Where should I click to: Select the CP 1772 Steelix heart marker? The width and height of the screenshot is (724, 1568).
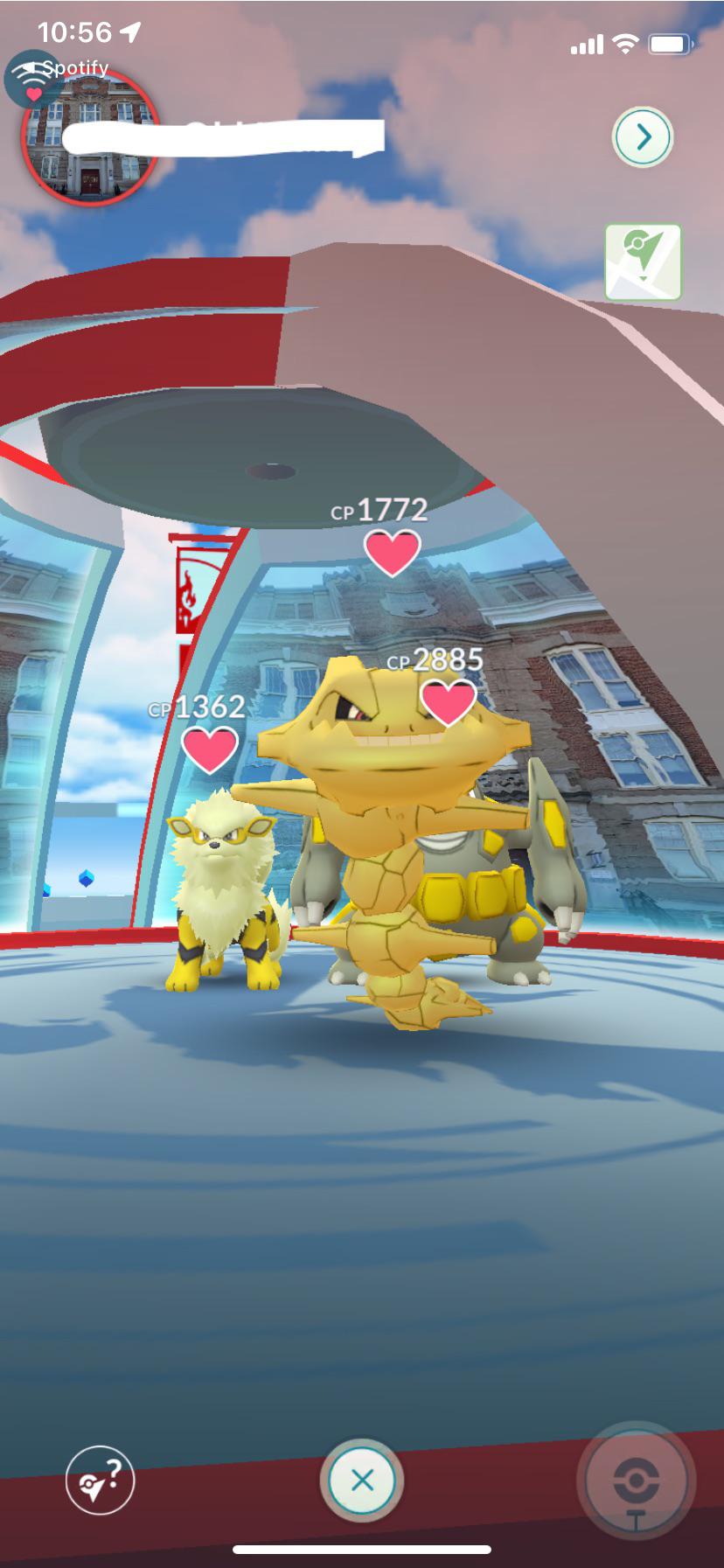click(392, 552)
